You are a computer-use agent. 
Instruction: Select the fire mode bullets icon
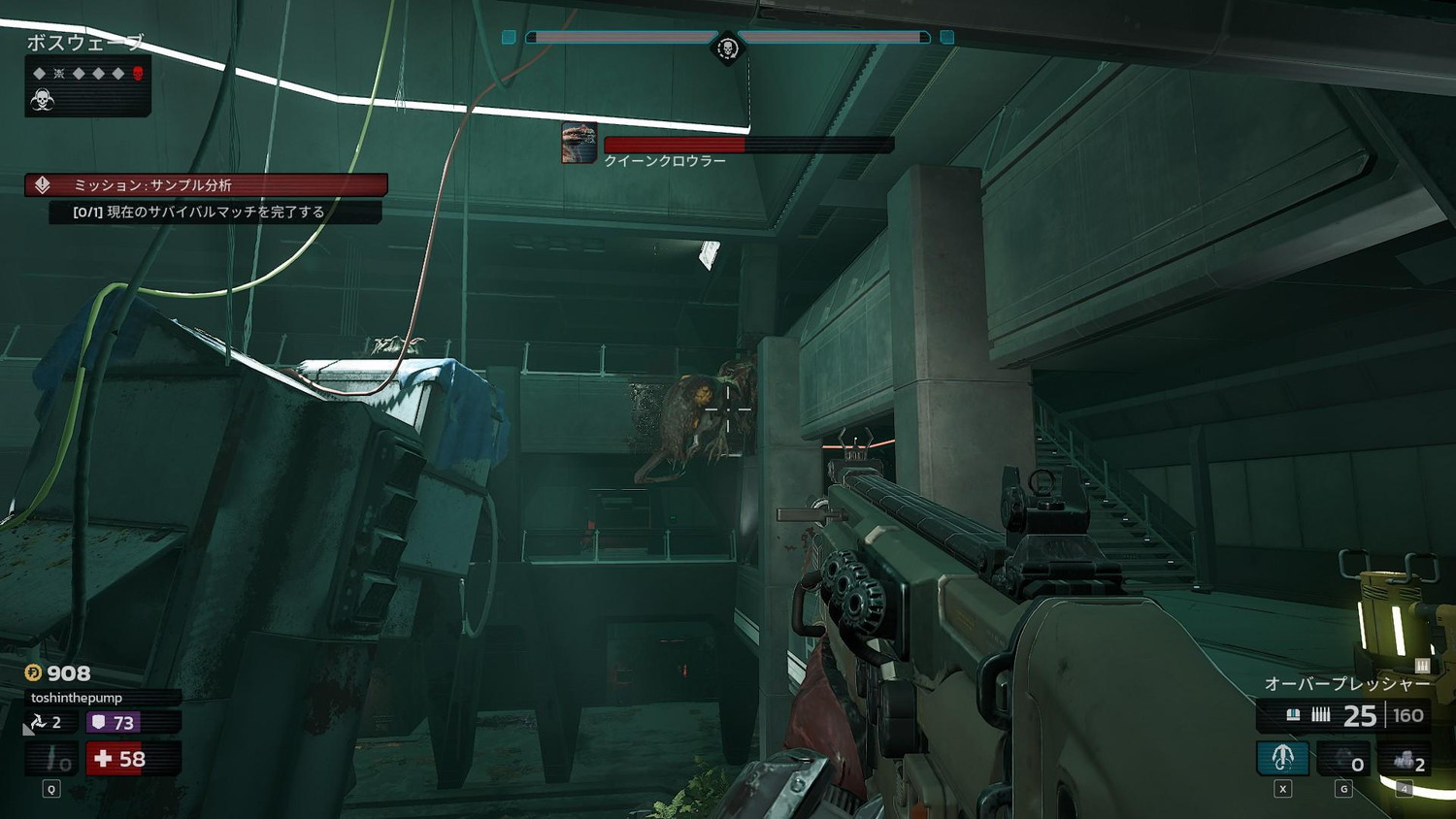click(x=1321, y=715)
